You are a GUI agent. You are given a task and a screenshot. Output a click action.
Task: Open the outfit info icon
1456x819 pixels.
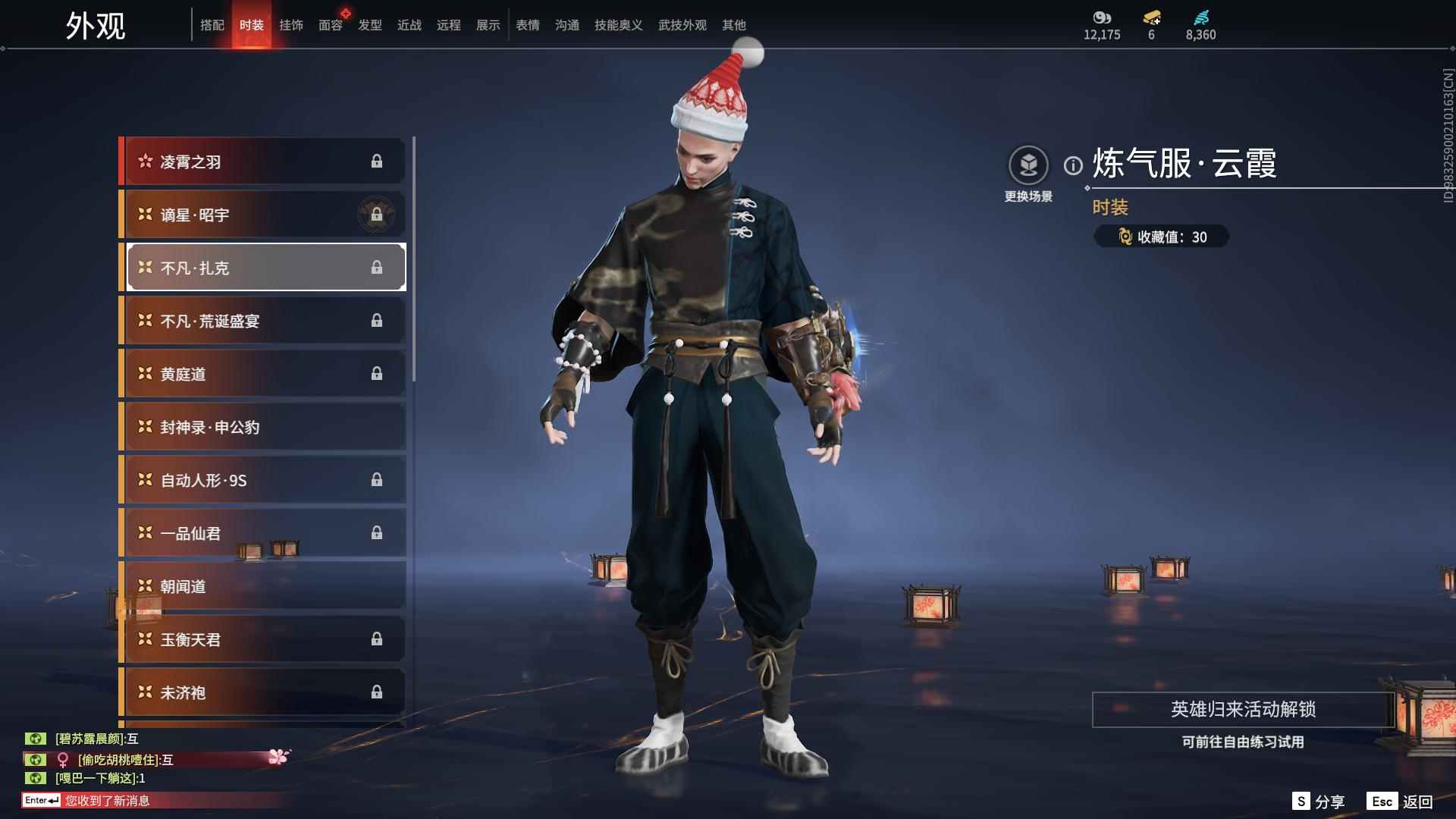(x=1073, y=165)
